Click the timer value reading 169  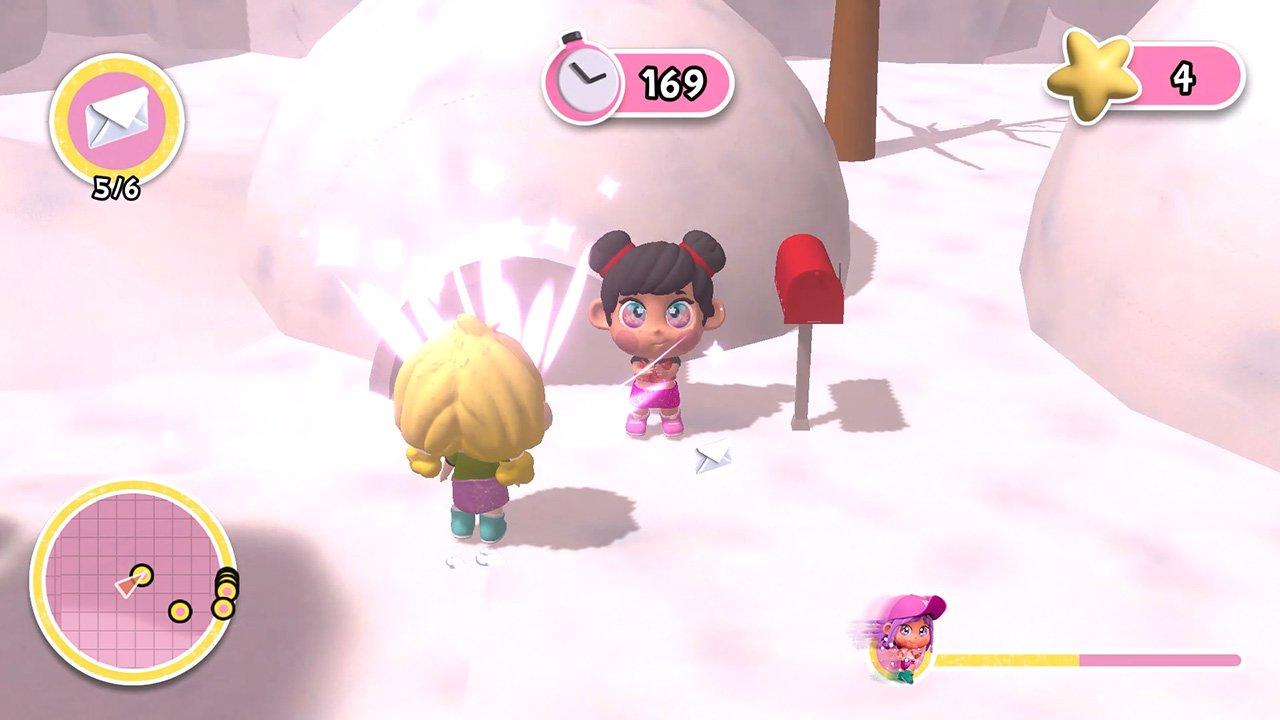(673, 84)
